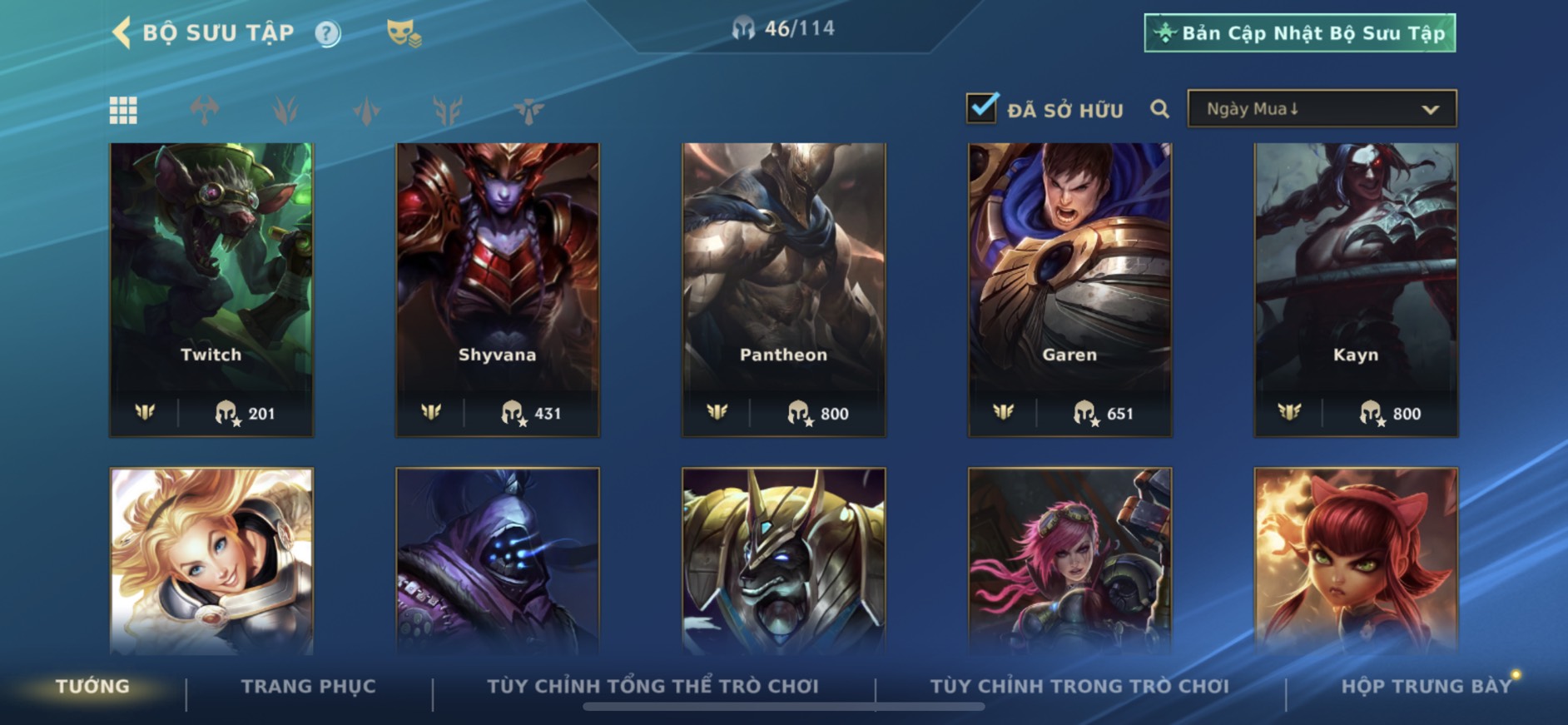Go back from Bộ Sưu Tập screen
The height and width of the screenshot is (725, 1568).
[122, 33]
